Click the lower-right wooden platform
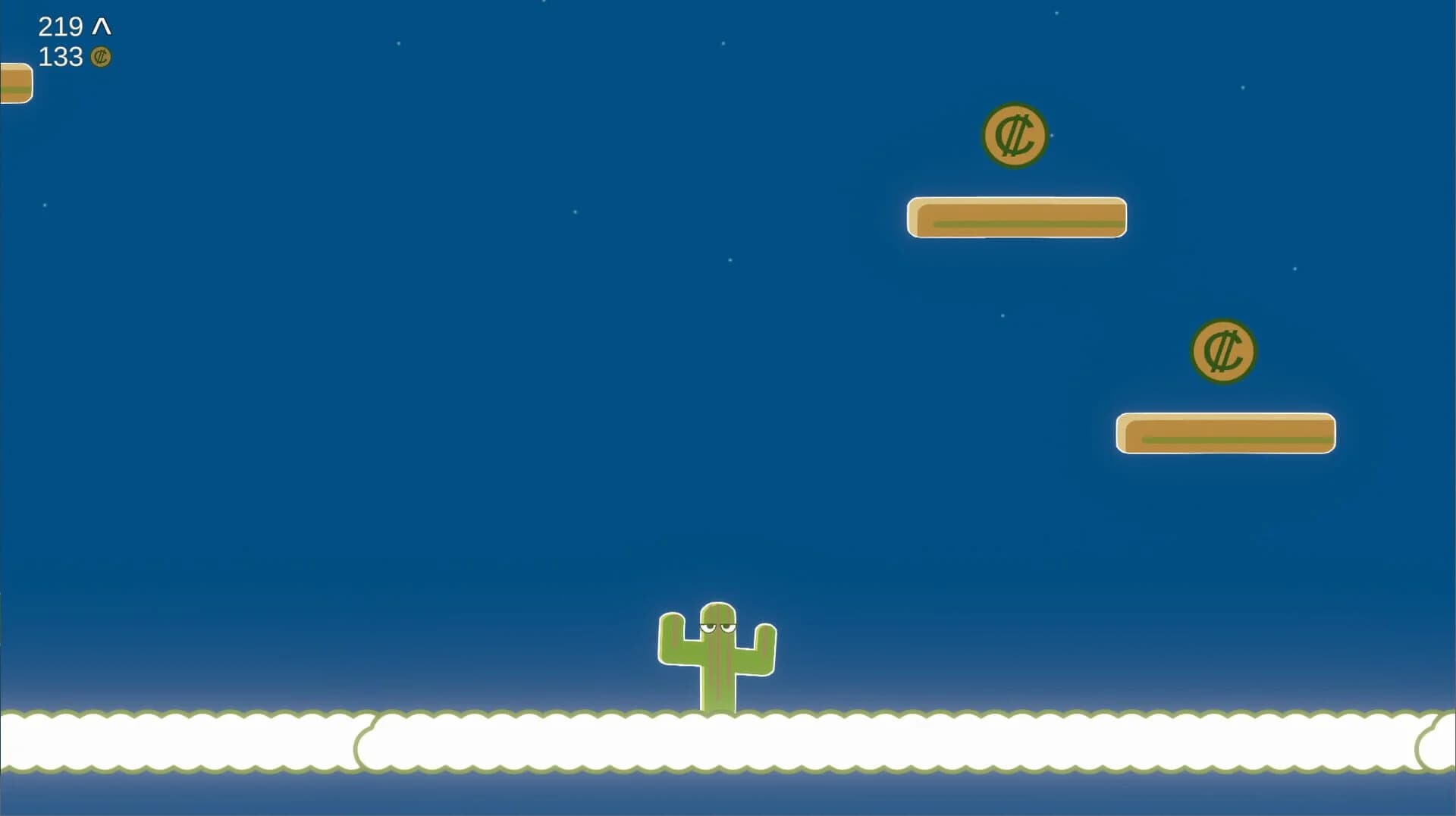1456x816 pixels. pyautogui.click(x=1225, y=434)
